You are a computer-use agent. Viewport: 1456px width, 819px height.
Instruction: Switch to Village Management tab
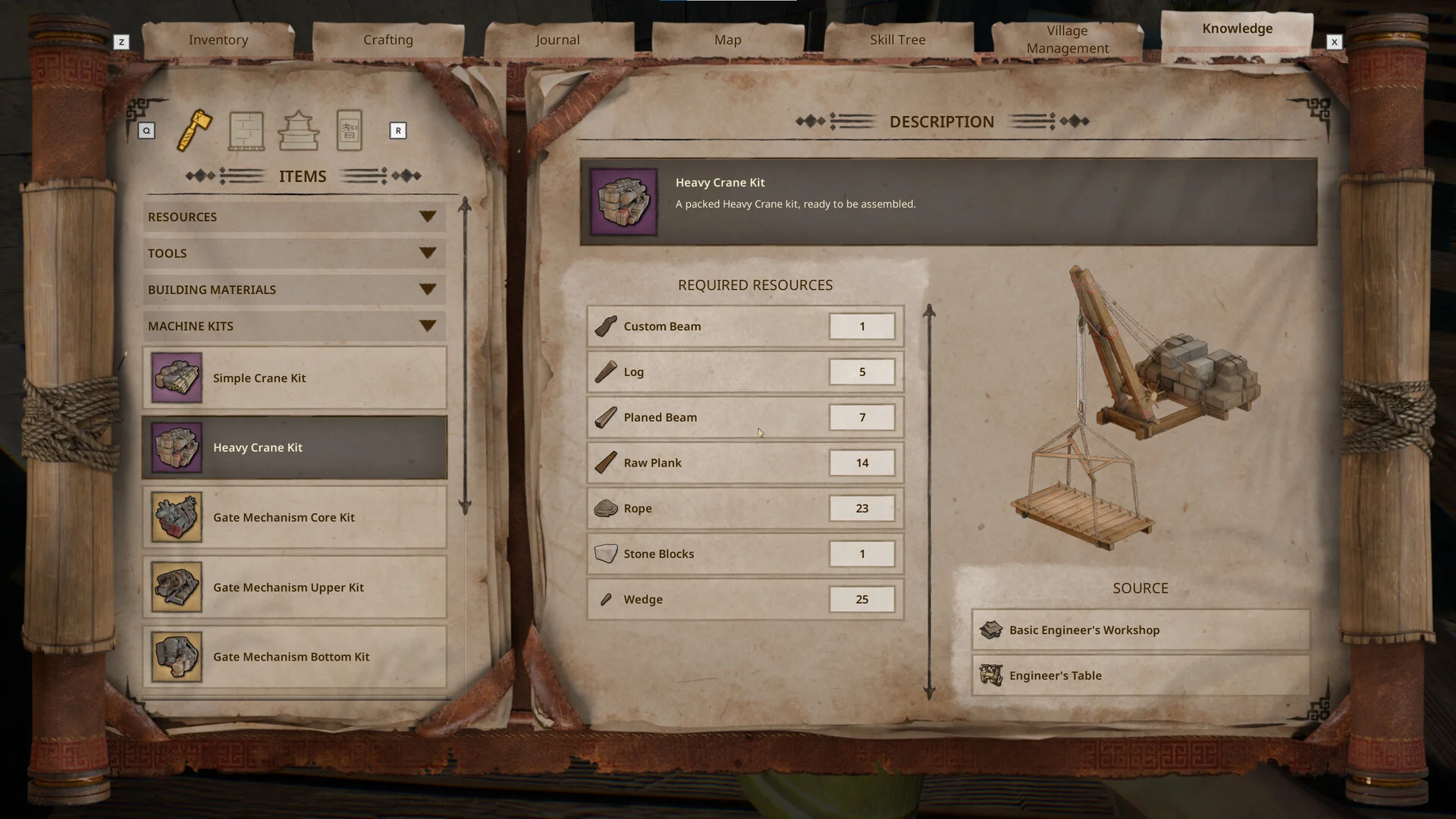(x=1067, y=39)
